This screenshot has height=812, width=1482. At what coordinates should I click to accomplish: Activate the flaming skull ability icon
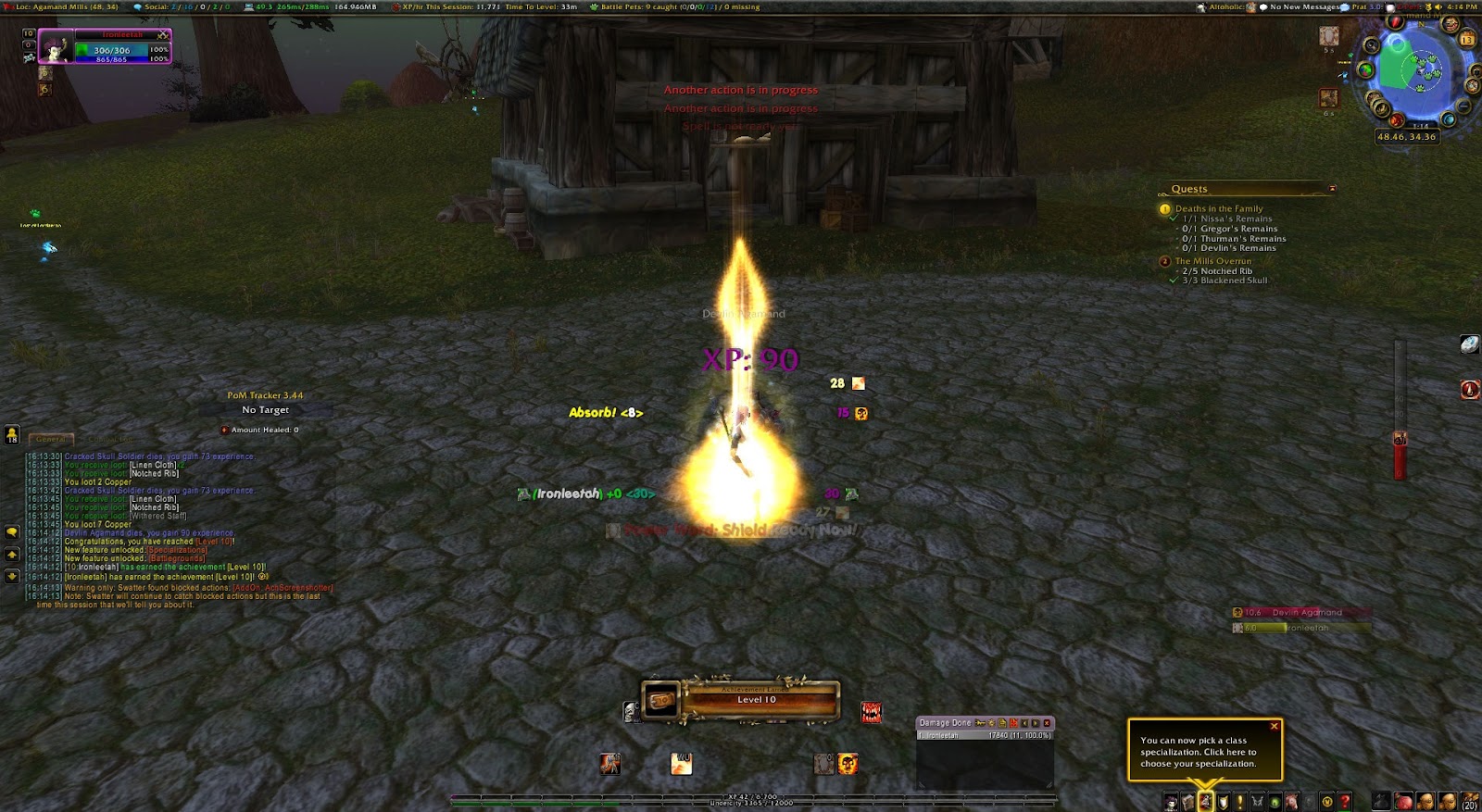848,764
